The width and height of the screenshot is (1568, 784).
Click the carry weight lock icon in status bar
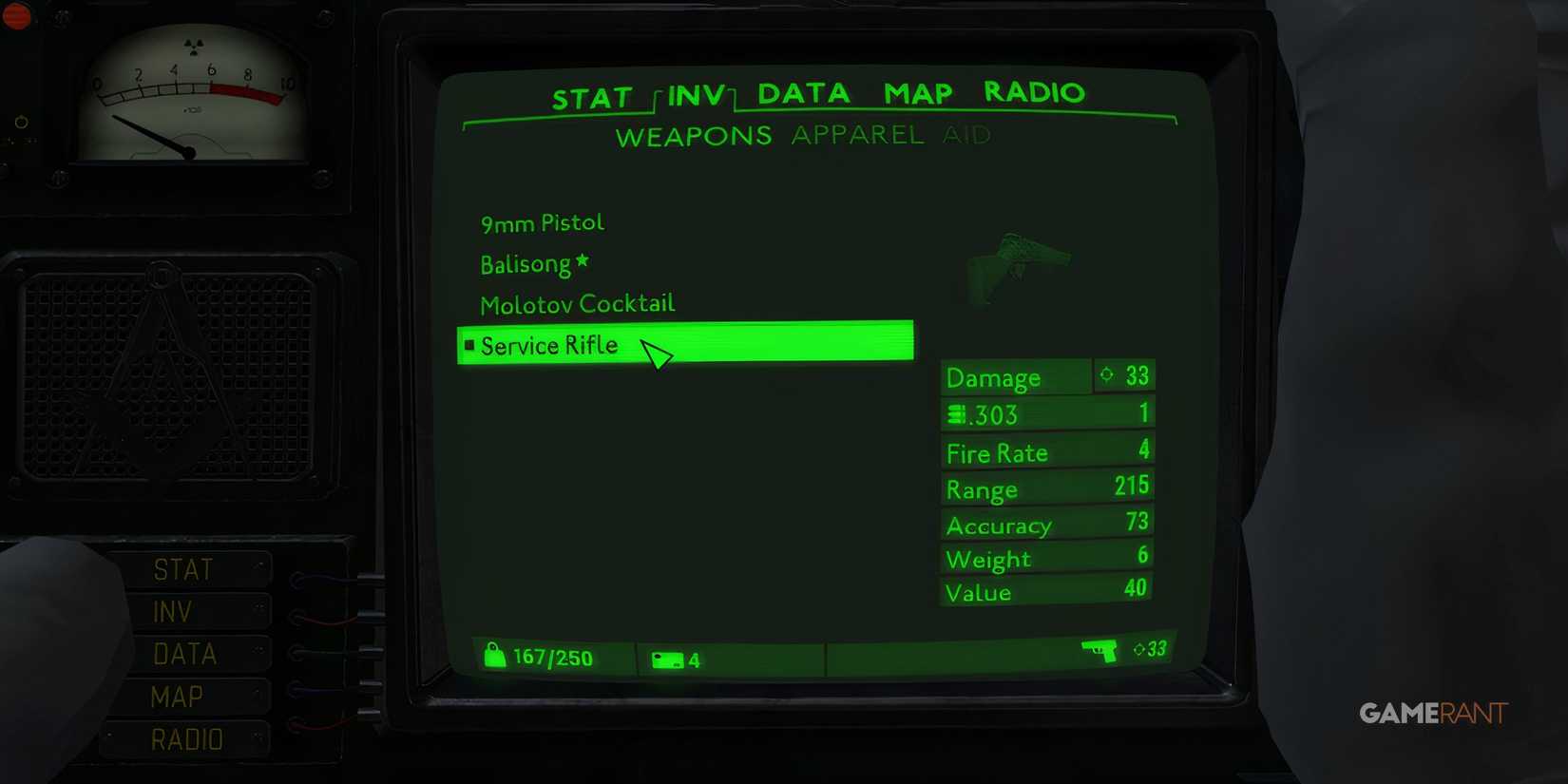[496, 657]
